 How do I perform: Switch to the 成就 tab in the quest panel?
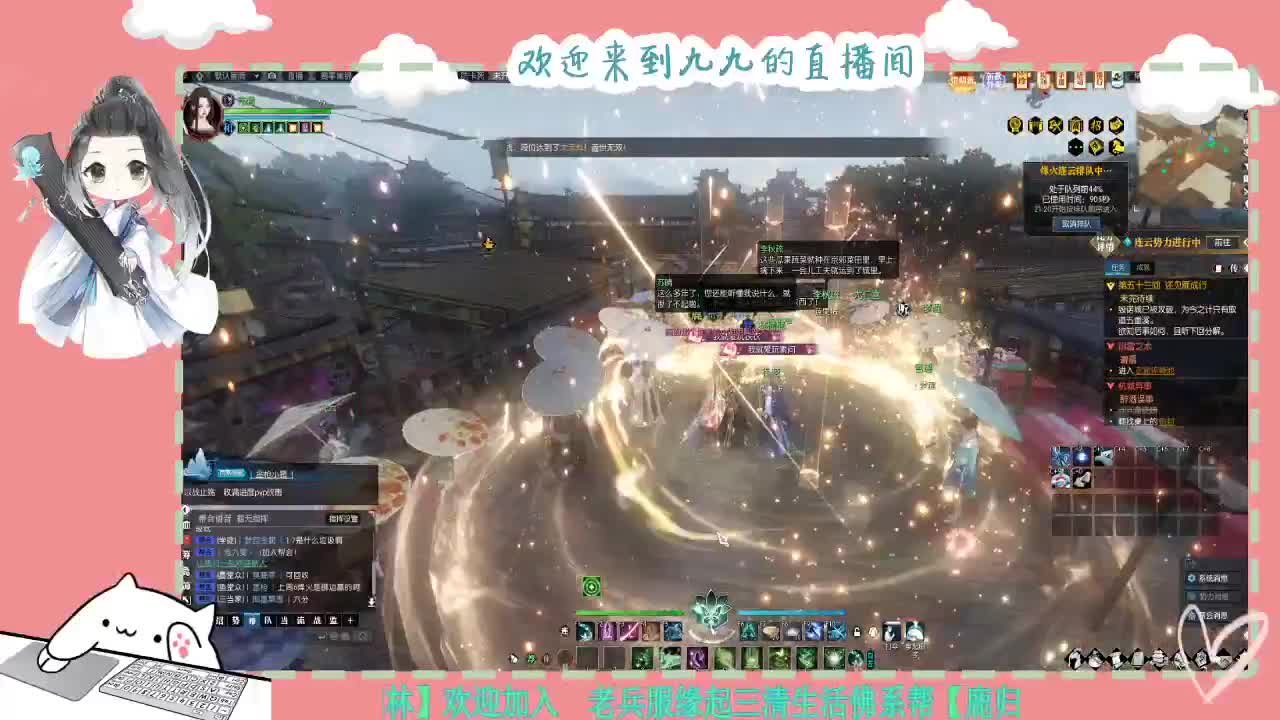pyautogui.click(x=1142, y=267)
